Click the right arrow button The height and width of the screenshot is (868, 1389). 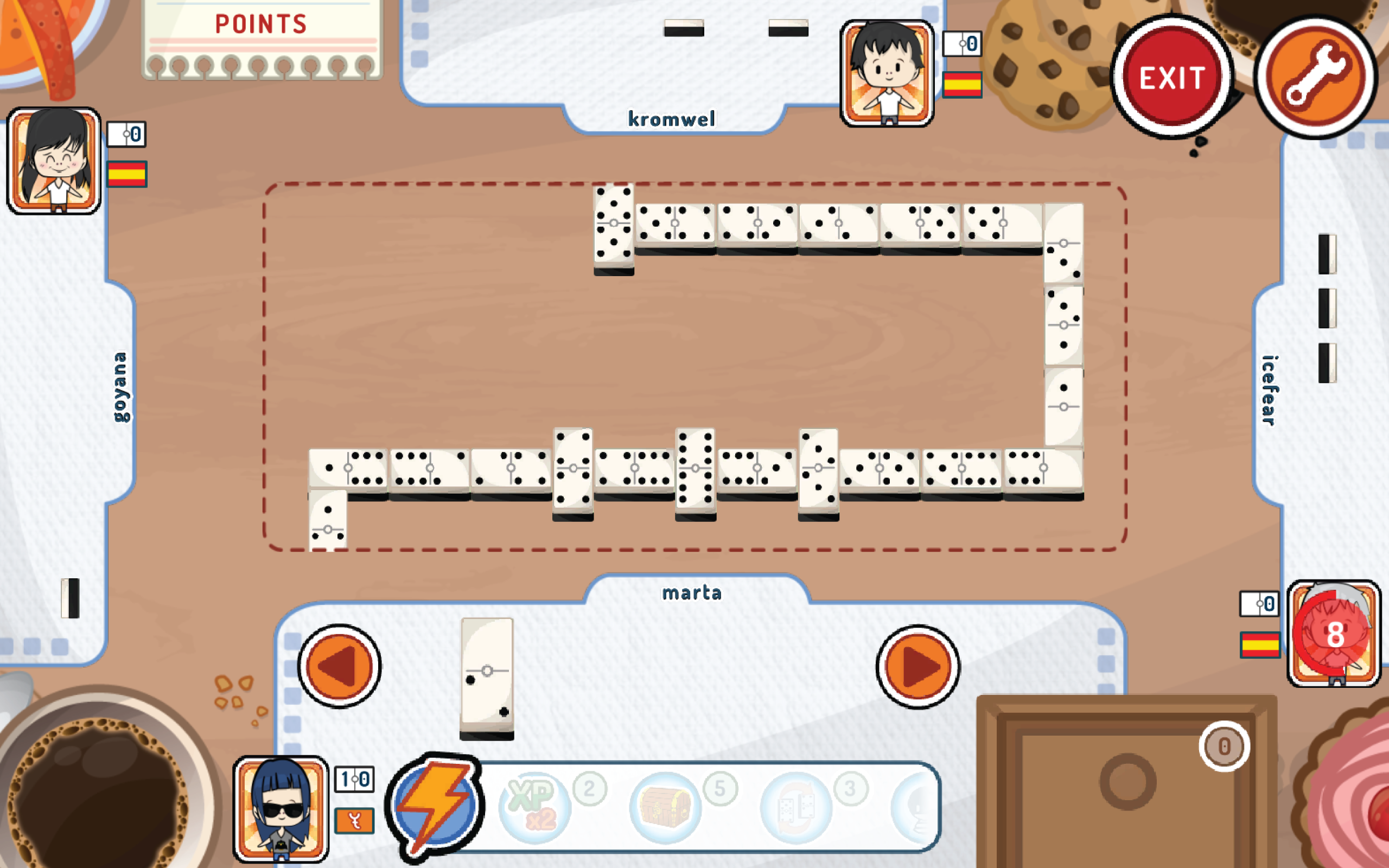(918, 667)
